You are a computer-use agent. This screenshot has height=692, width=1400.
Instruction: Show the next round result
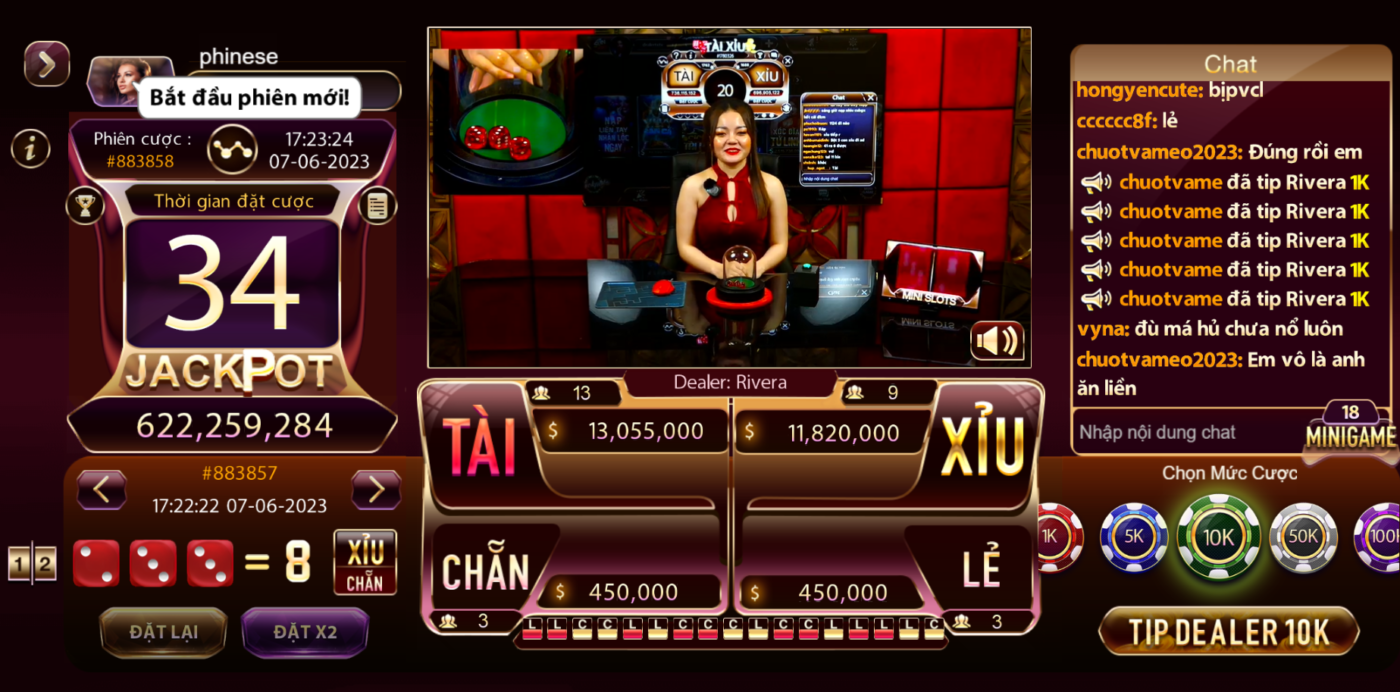(376, 490)
